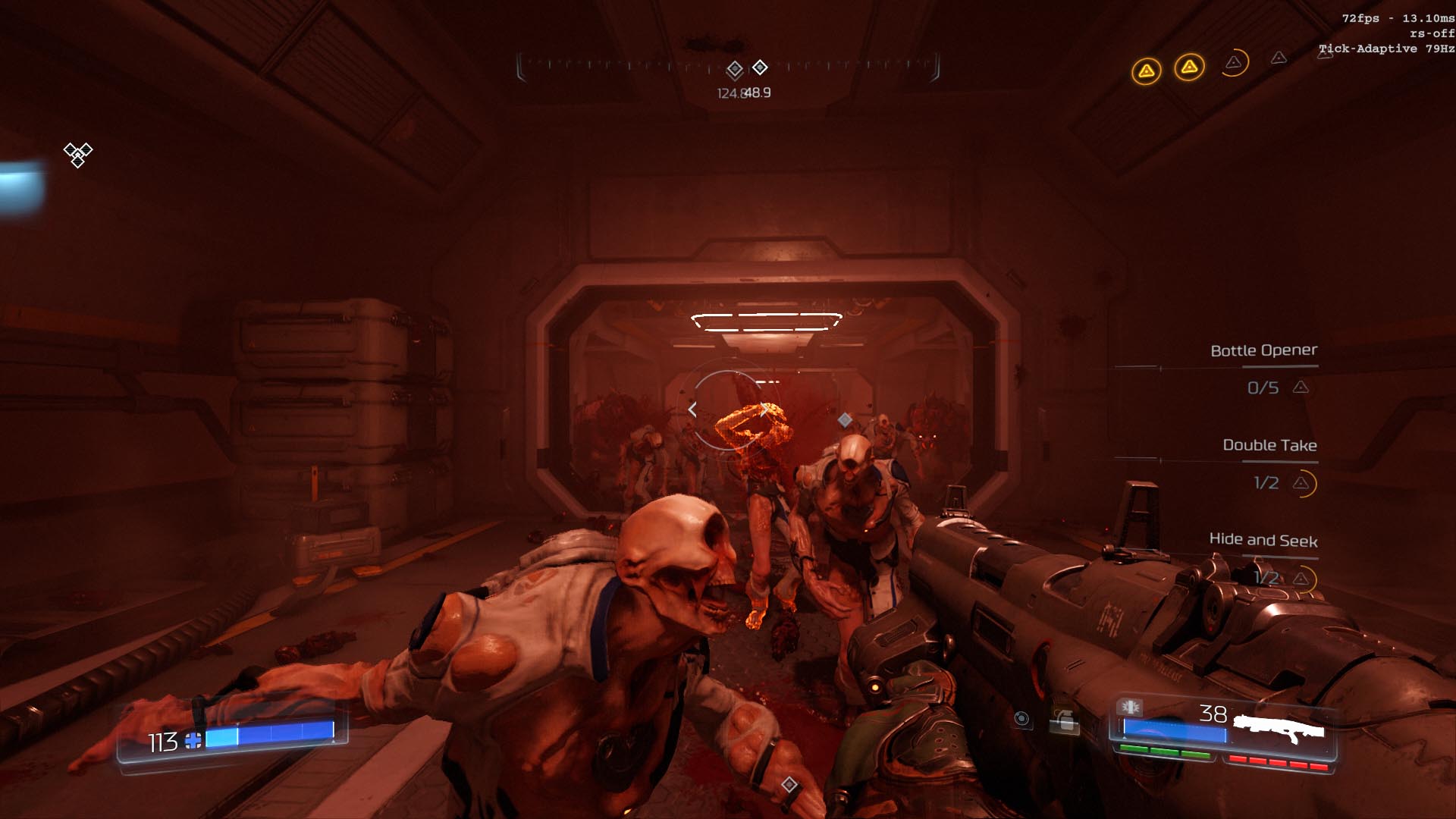The image size is (1456, 819).
Task: Select the frag grenade equipment icon
Action: tap(1065, 721)
